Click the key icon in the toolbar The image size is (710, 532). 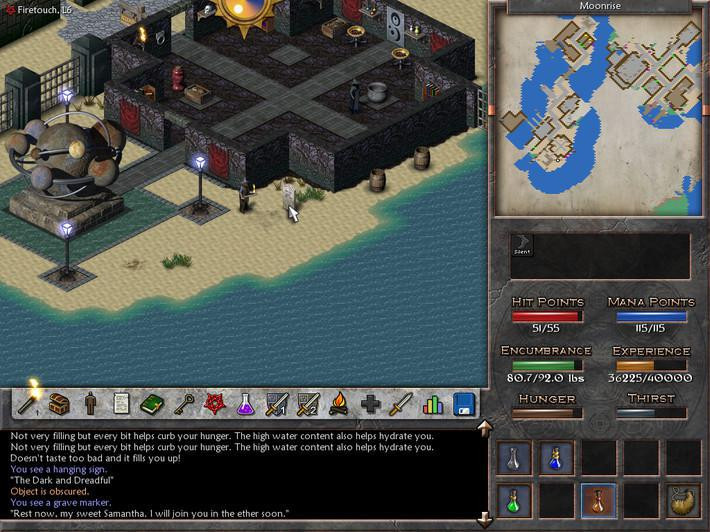pos(183,404)
